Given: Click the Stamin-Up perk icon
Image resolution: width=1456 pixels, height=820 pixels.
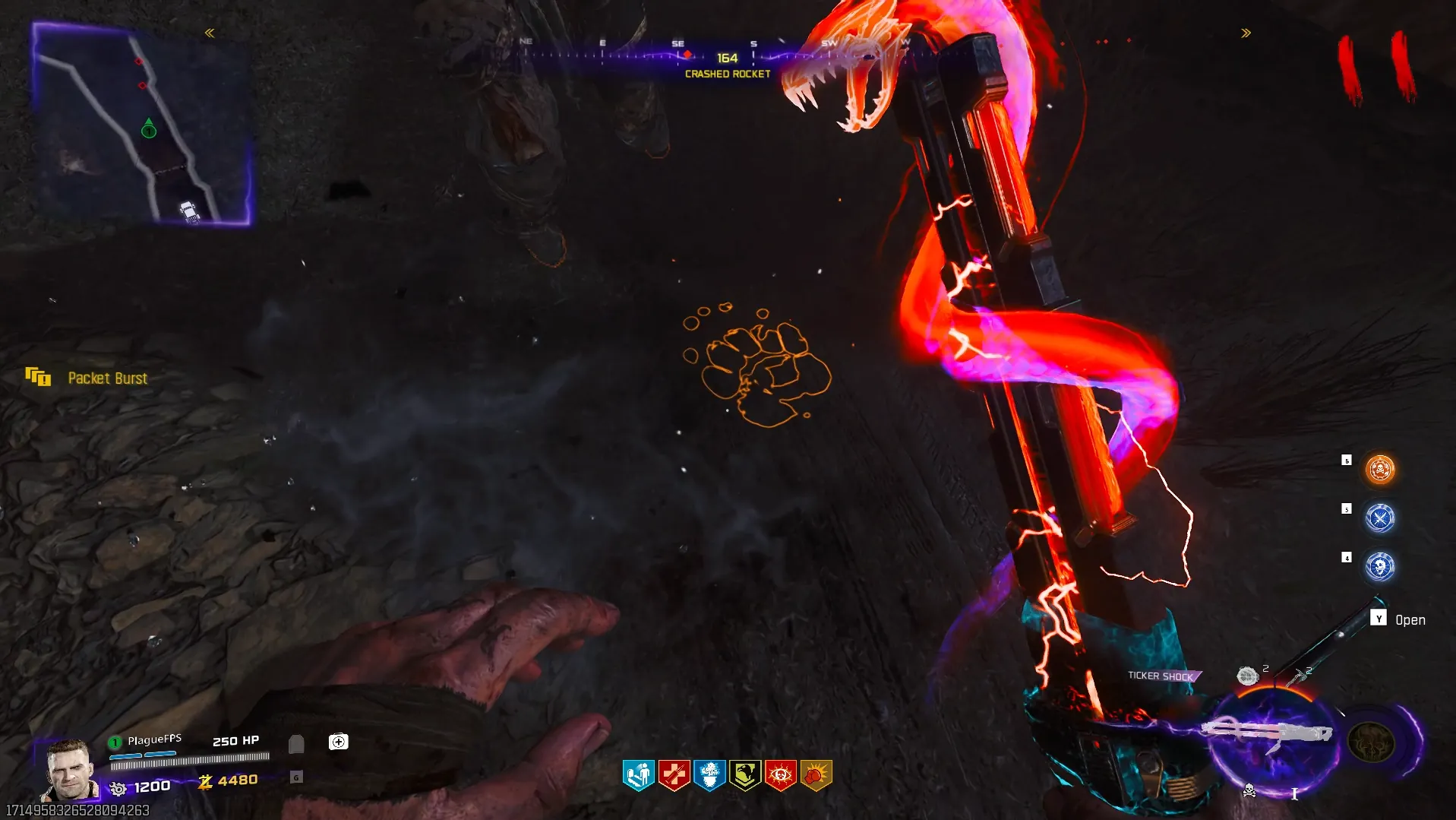Looking at the screenshot, I should 638,775.
